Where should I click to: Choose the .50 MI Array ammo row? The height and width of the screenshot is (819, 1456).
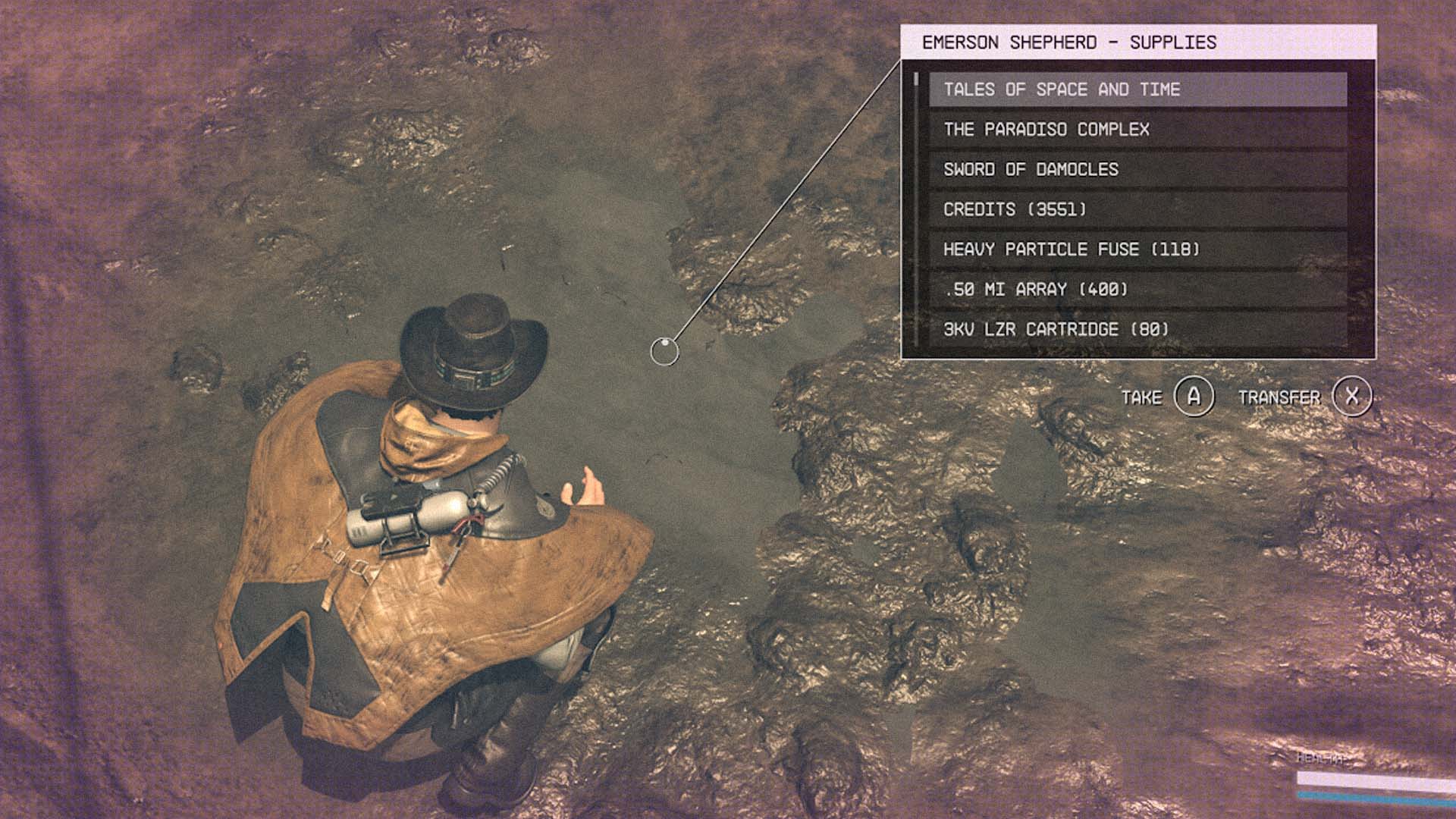point(1137,290)
